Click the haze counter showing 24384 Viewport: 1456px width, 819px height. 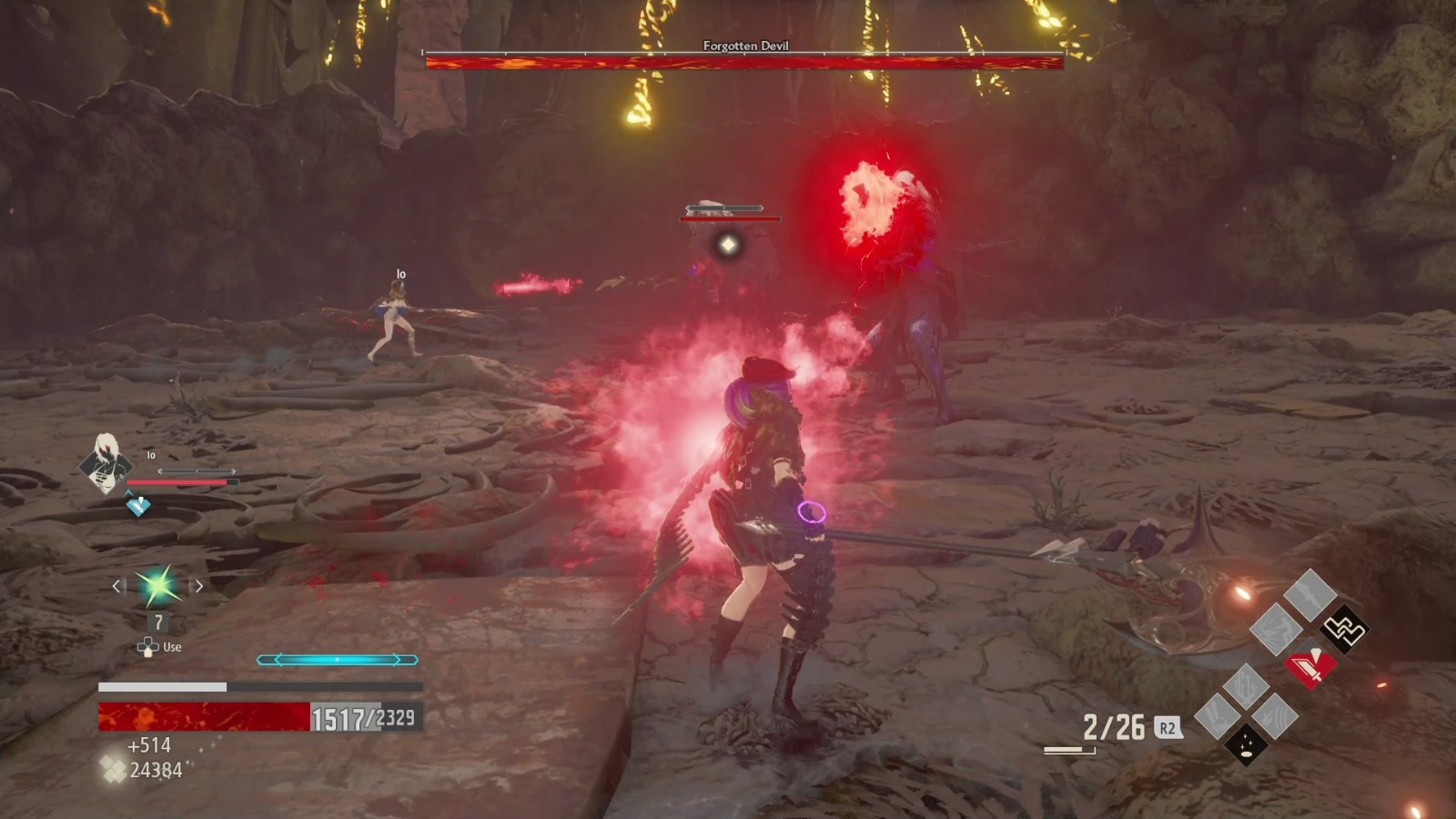(157, 767)
